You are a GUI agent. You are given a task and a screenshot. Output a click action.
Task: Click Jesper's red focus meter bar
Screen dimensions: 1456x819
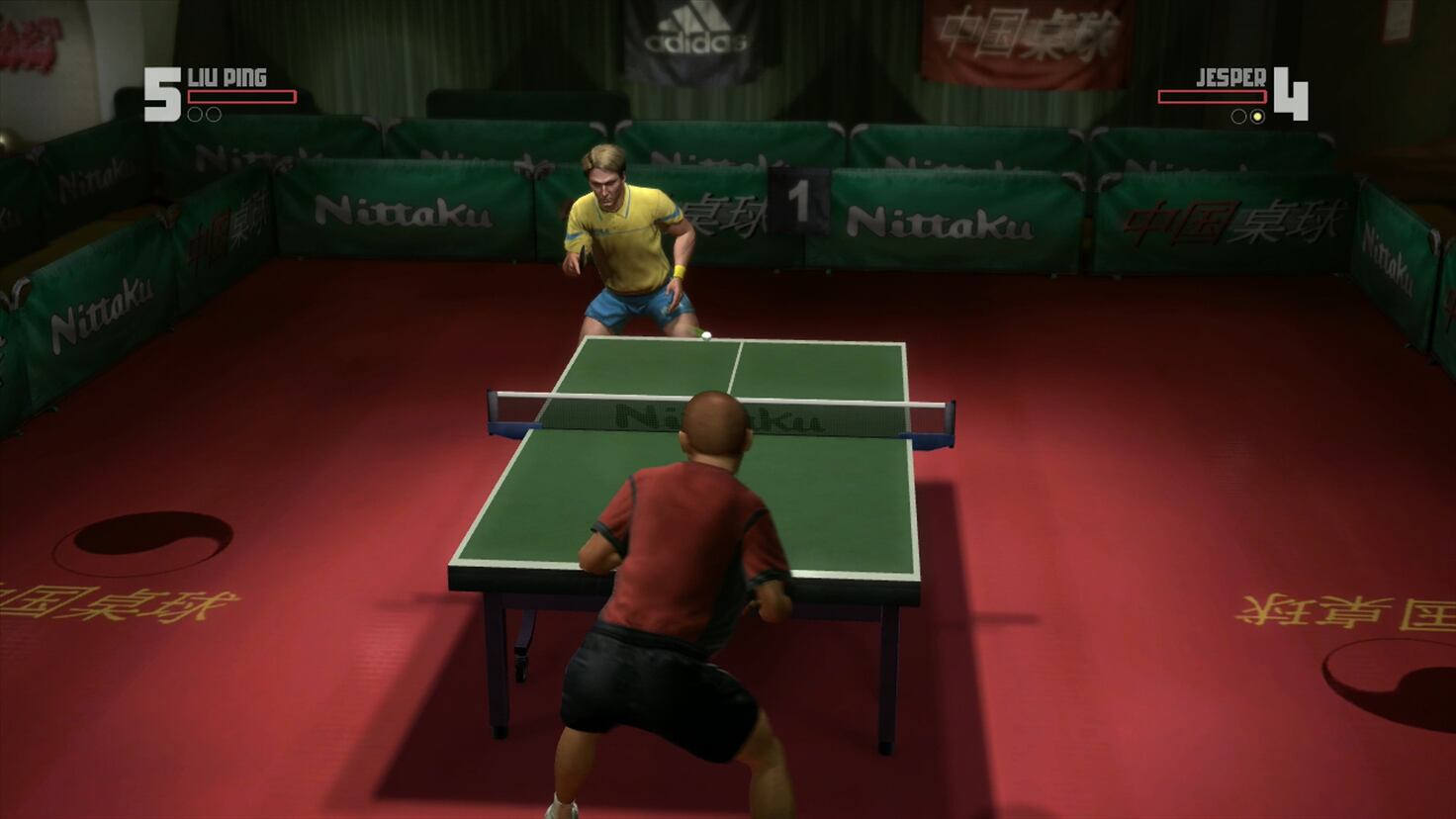pyautogui.click(x=1213, y=97)
